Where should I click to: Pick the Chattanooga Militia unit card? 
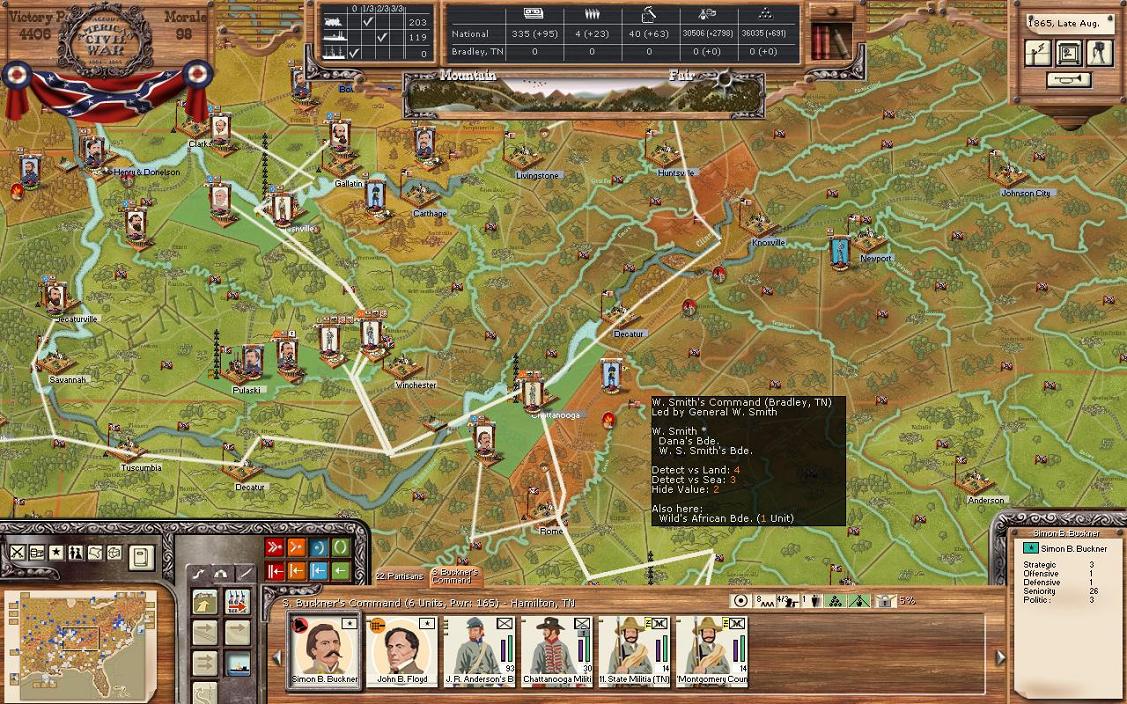[556, 651]
